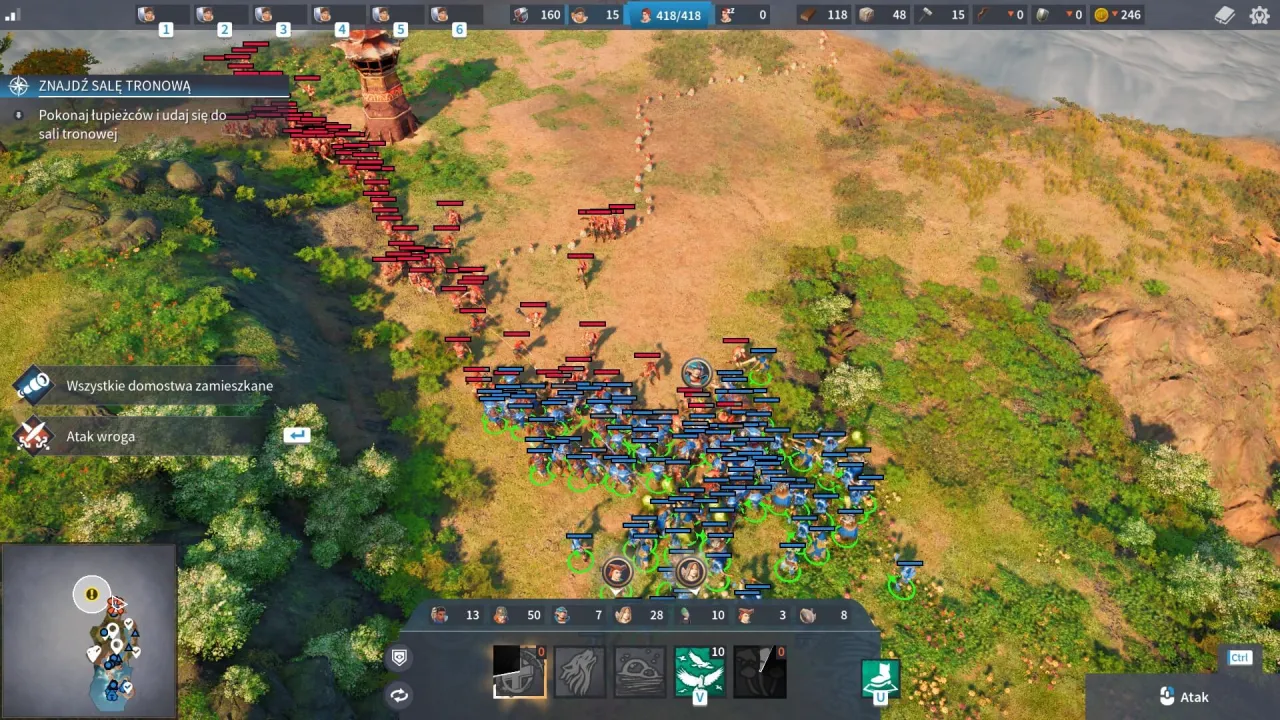Expand the shields resource dropdown arrow
Image resolution: width=1280 pixels, height=720 pixels.
(1069, 15)
